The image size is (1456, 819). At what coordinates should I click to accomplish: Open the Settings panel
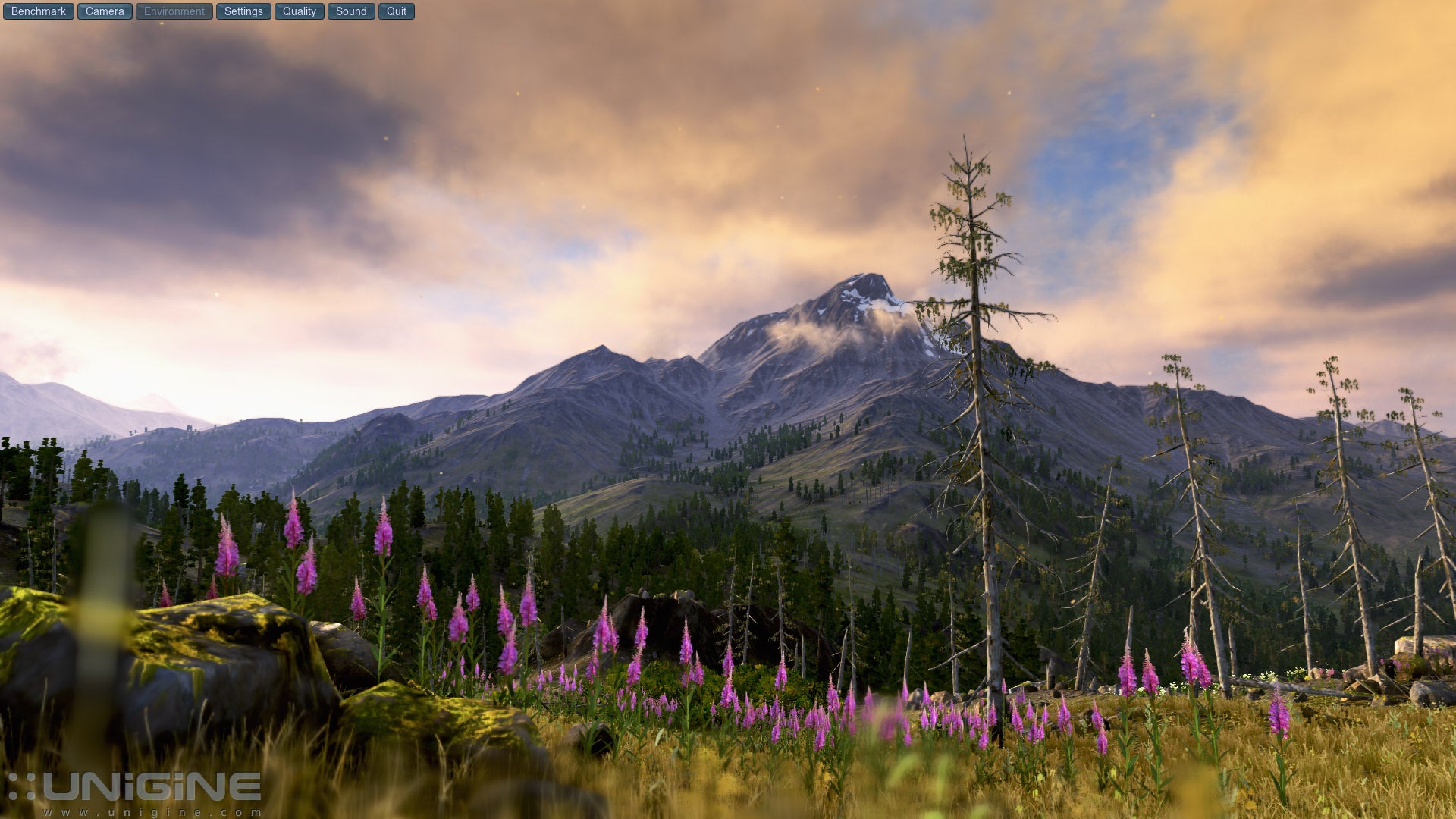click(243, 11)
